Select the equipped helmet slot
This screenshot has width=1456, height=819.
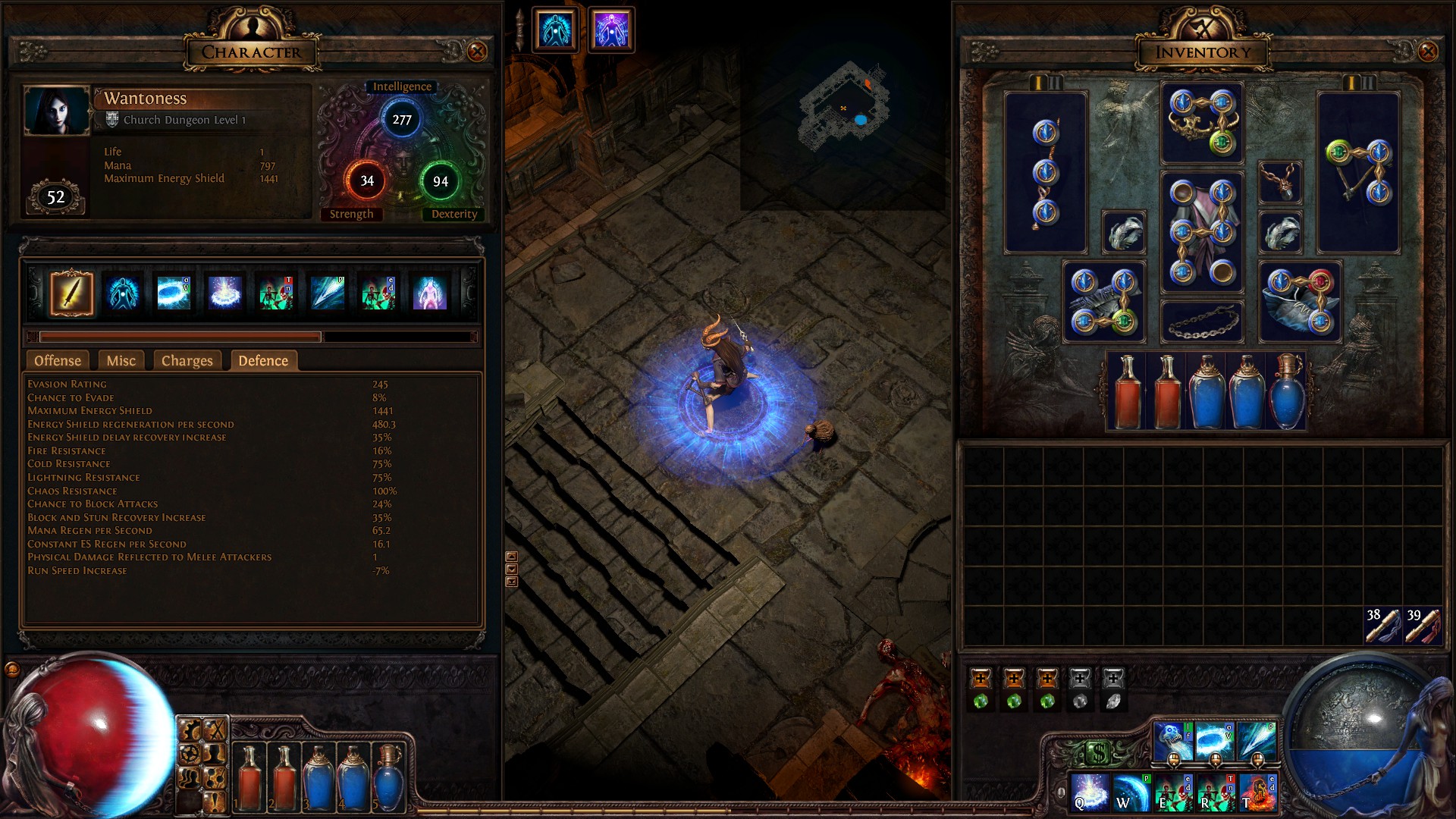point(1202,123)
